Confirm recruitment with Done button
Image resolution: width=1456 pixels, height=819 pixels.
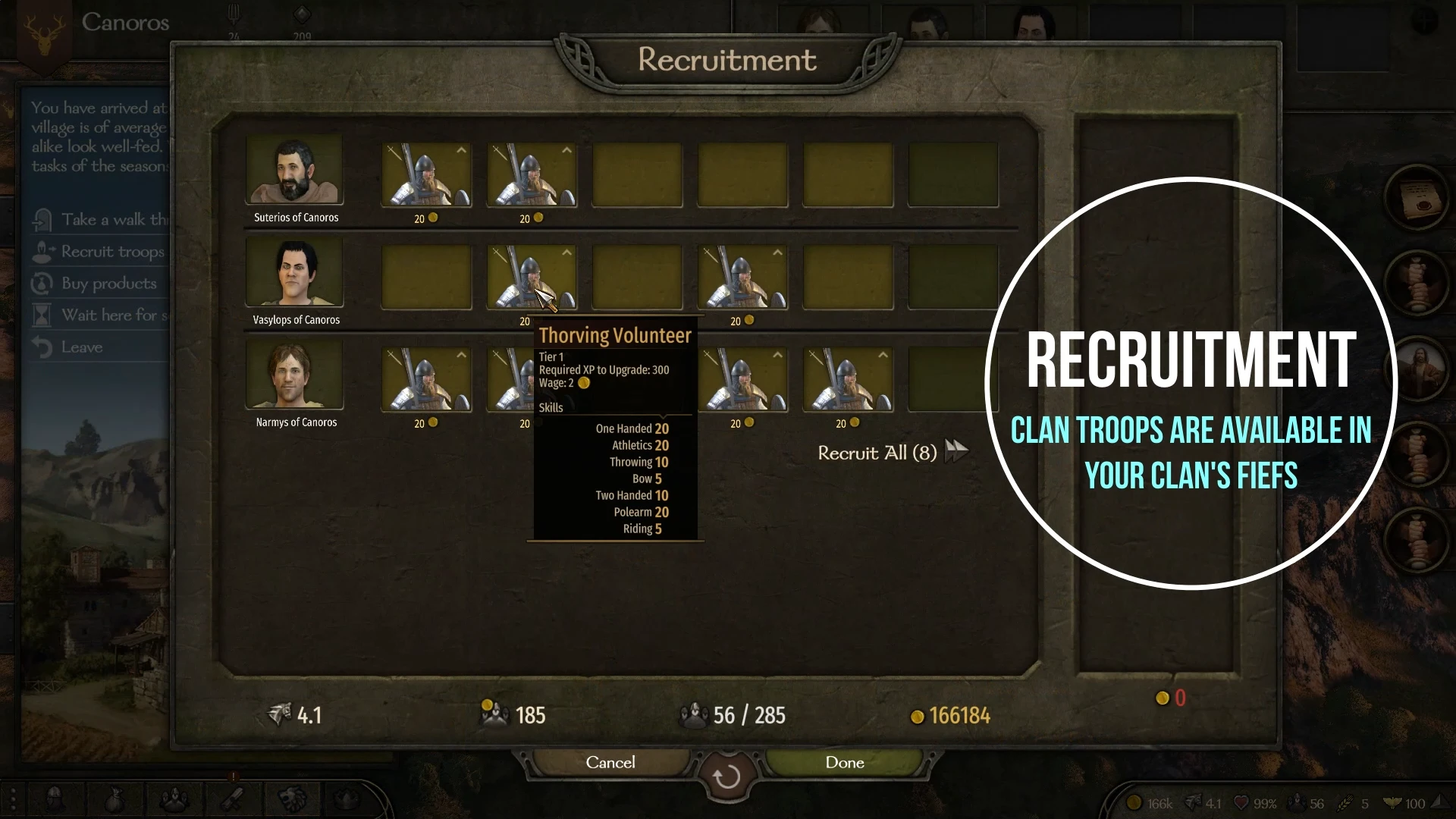coord(844,762)
